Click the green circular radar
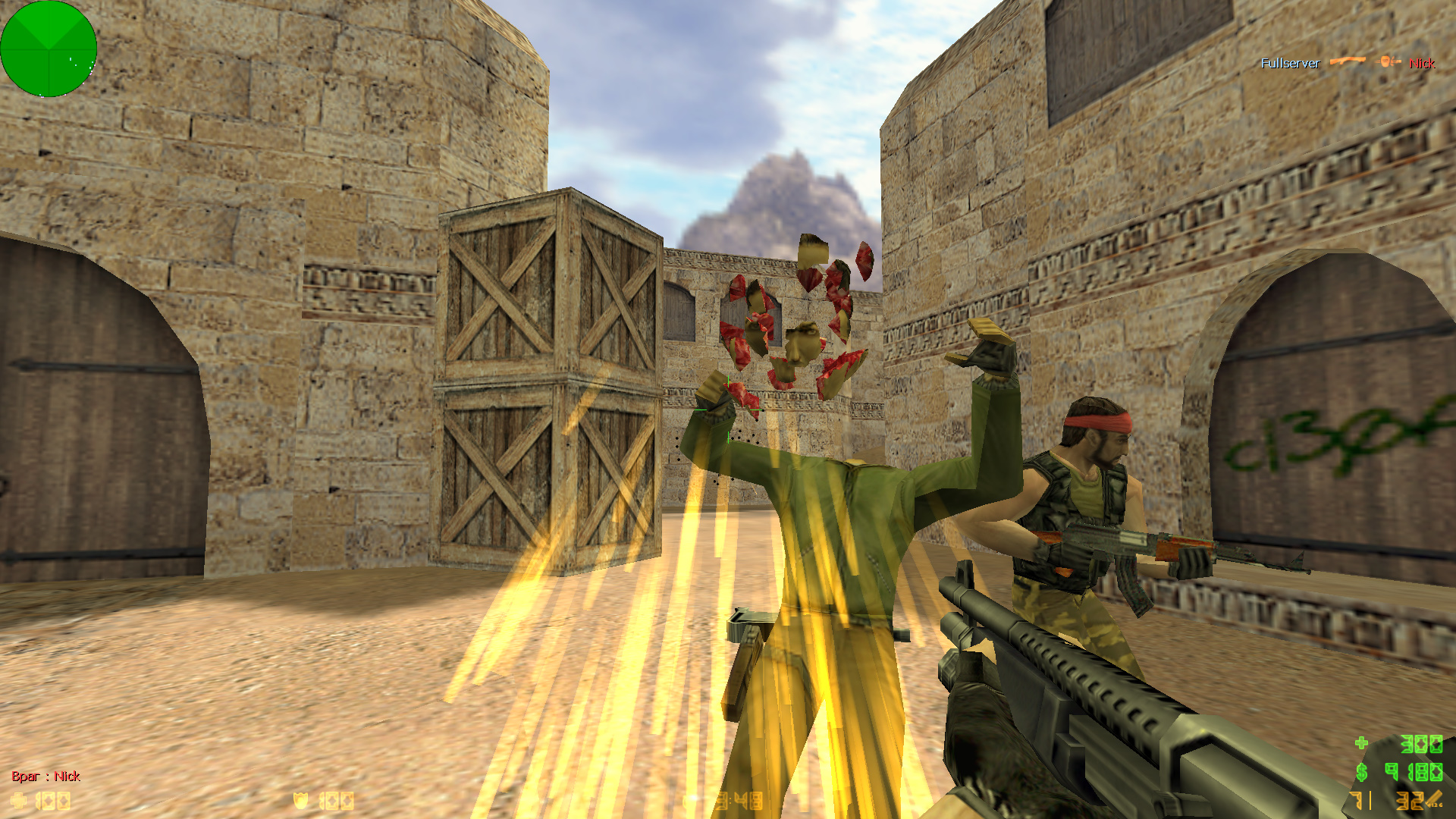This screenshot has width=1456, height=819. pyautogui.click(x=49, y=49)
